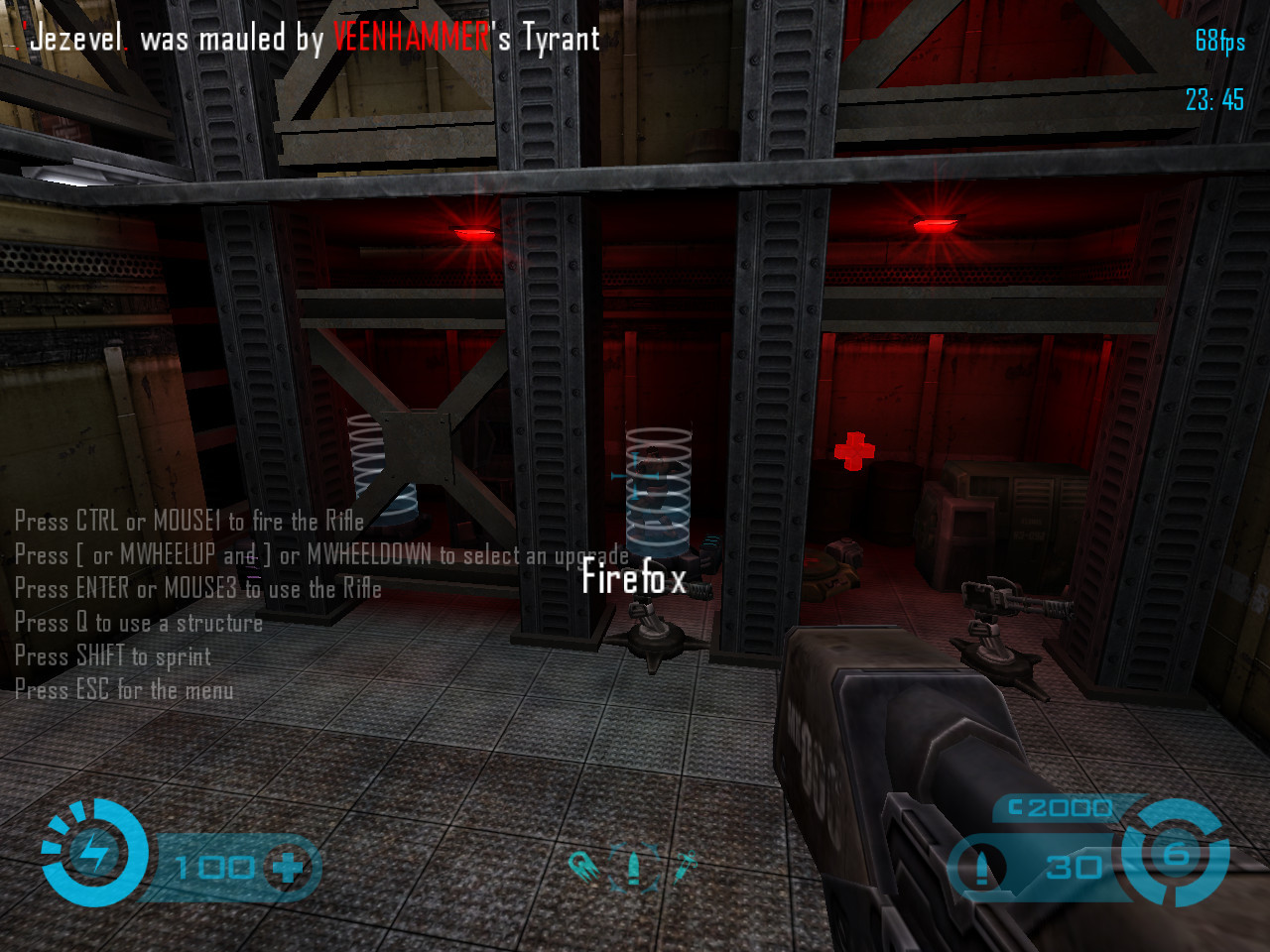This screenshot has width=1270, height=952.
Task: Select the medkit syringe inventory icon
Action: click(685, 867)
